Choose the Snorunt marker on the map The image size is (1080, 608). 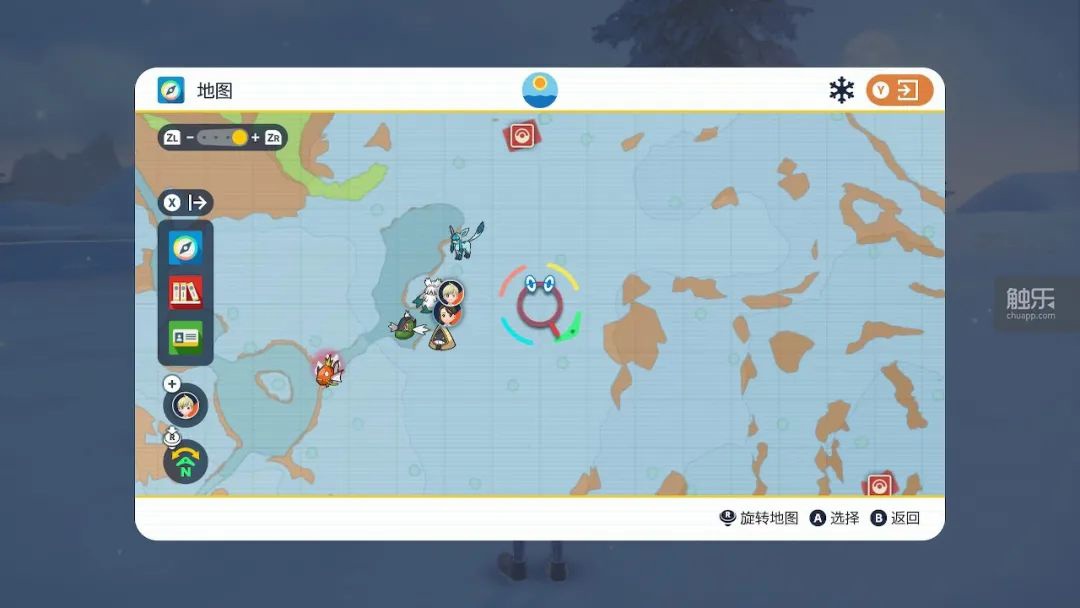[441, 337]
